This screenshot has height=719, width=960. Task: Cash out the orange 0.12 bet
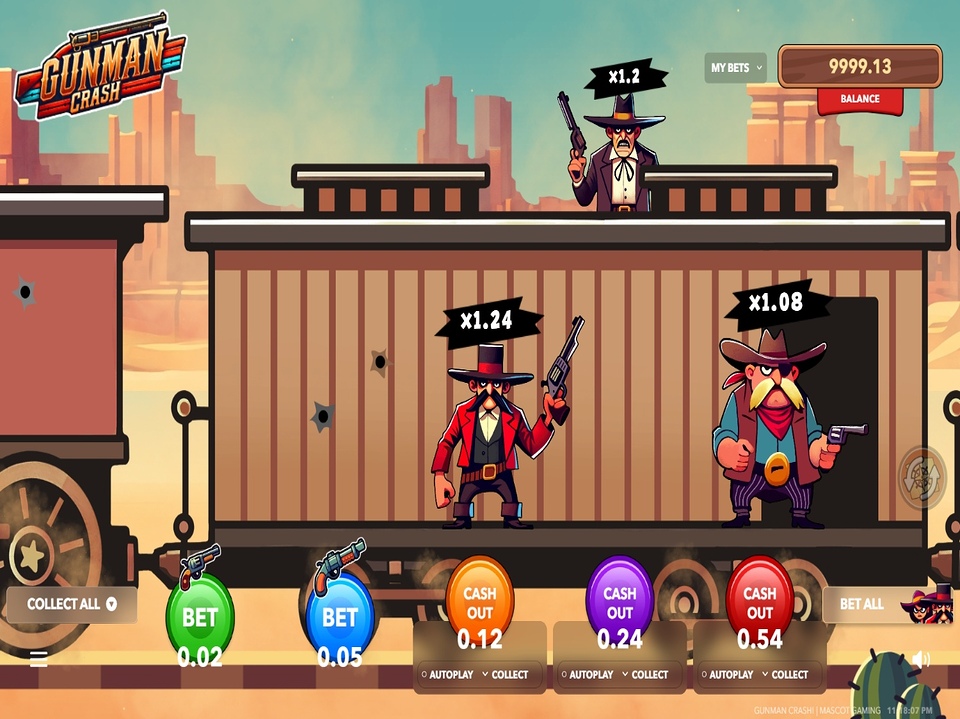tap(479, 602)
